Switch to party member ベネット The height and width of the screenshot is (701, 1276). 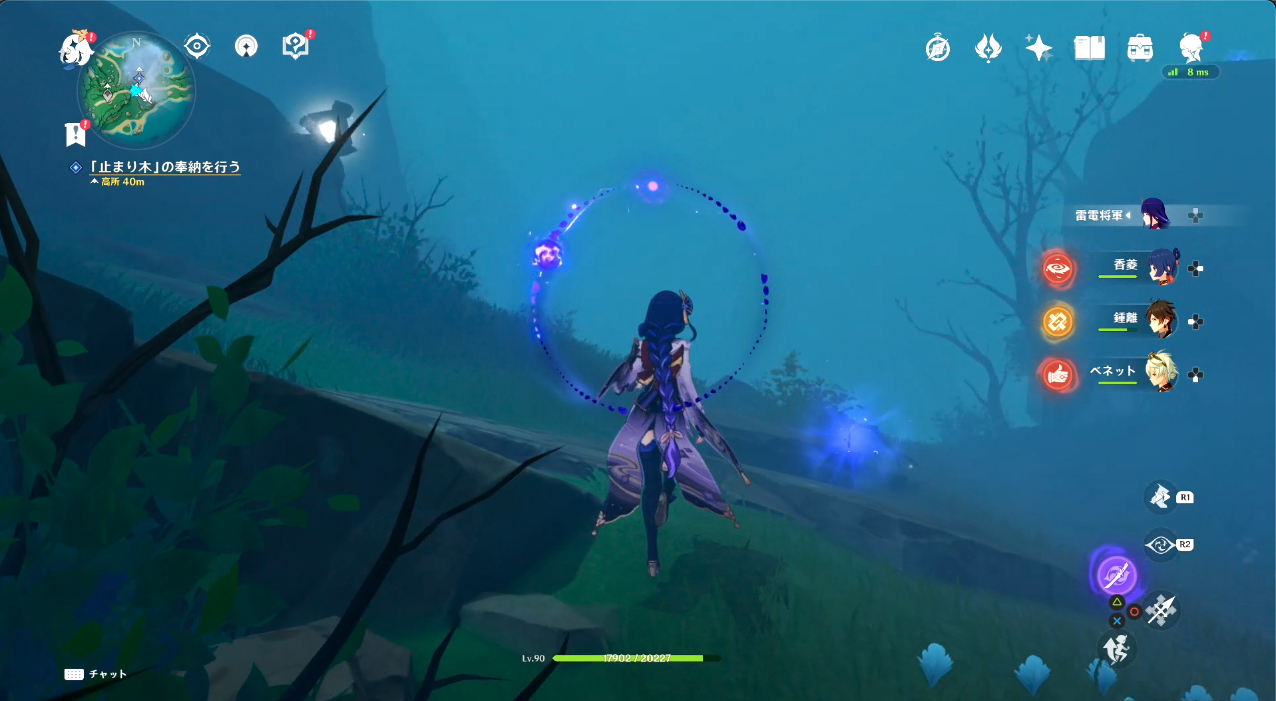click(1161, 373)
